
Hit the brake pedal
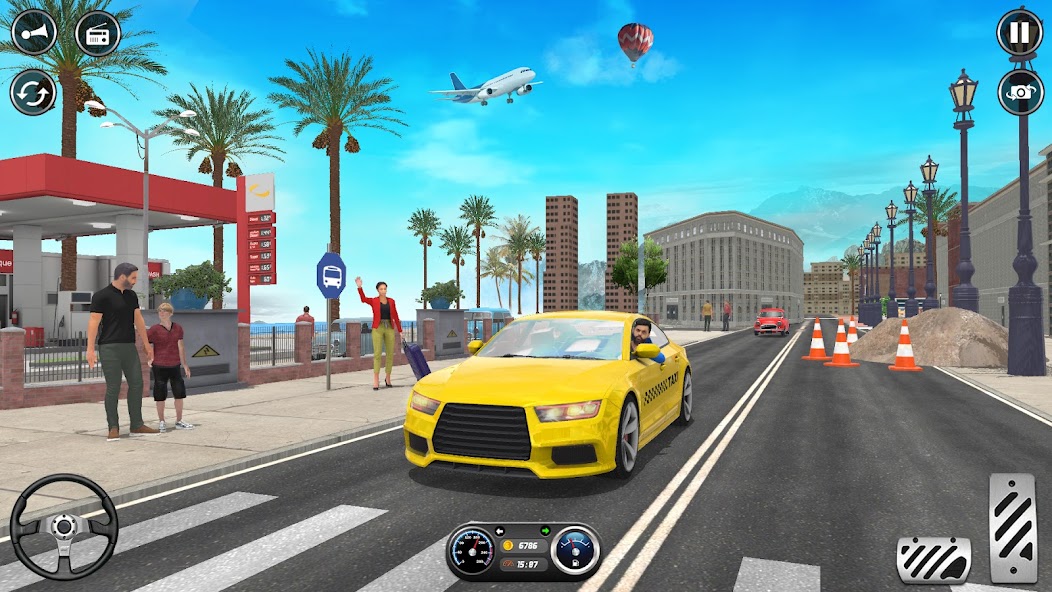[933, 559]
